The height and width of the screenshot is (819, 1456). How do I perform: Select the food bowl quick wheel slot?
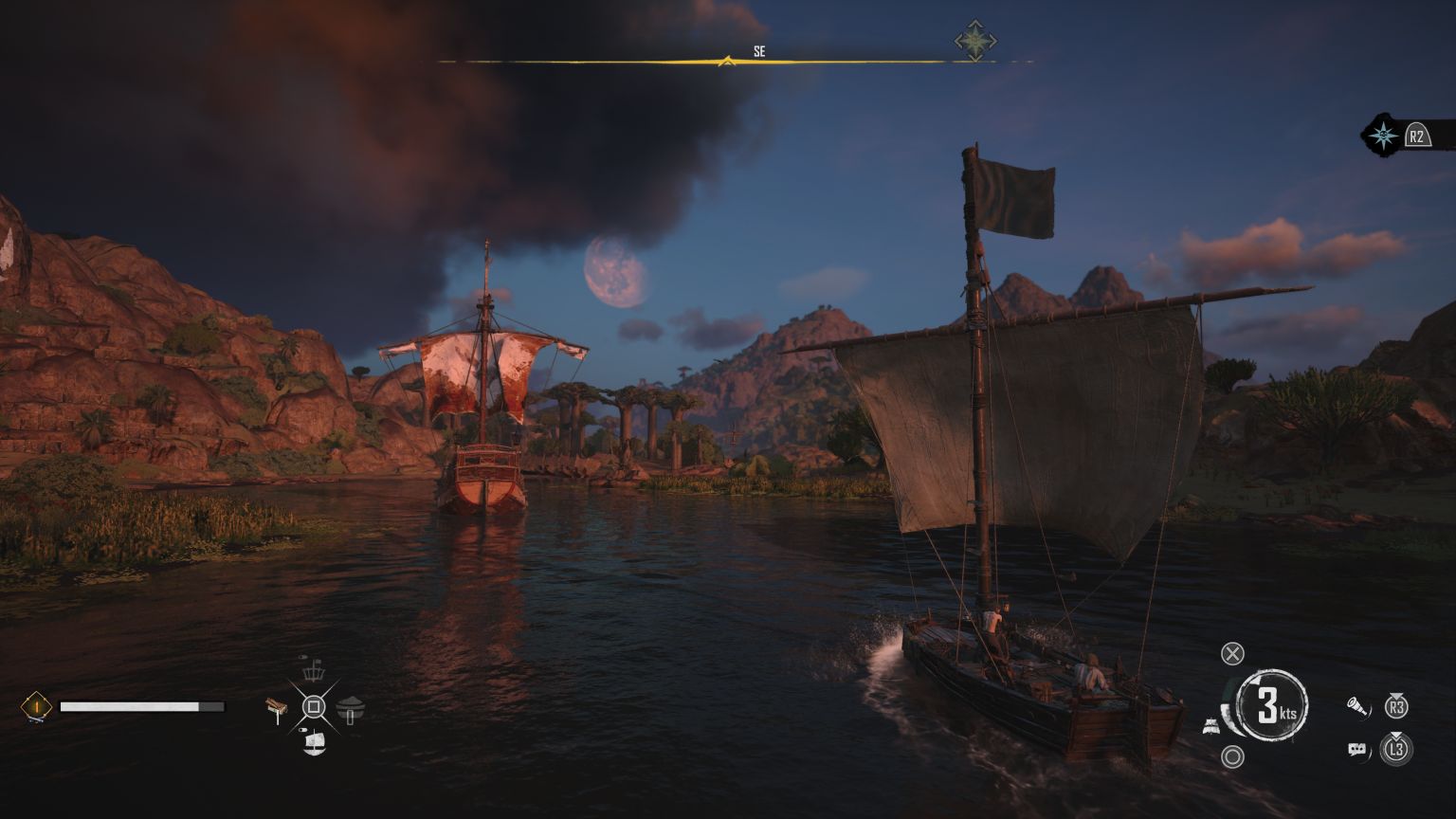pyautogui.click(x=351, y=707)
